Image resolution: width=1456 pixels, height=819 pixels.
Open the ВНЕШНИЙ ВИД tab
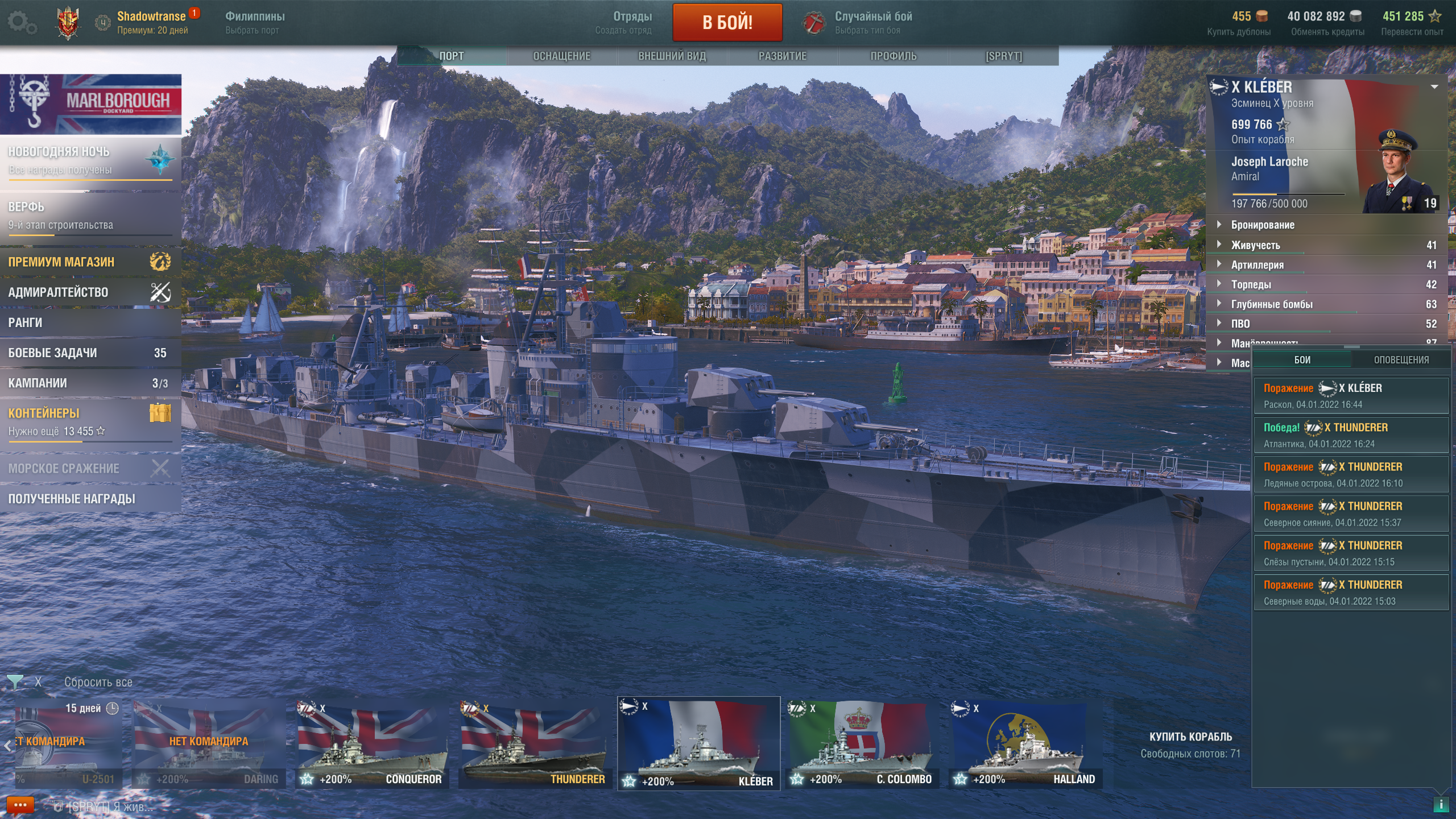click(672, 56)
